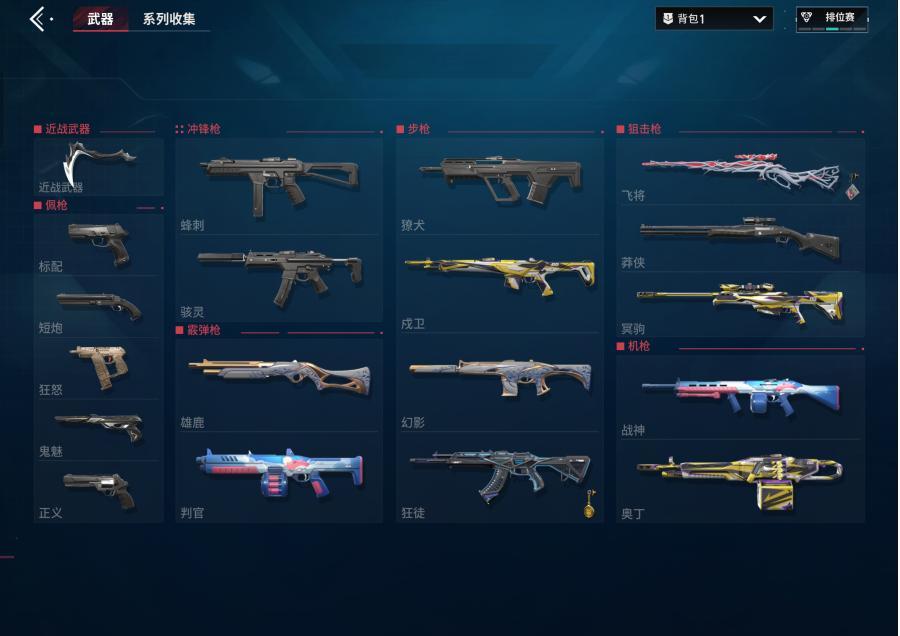
Task: Select the 武器 tab
Action: pos(100,19)
